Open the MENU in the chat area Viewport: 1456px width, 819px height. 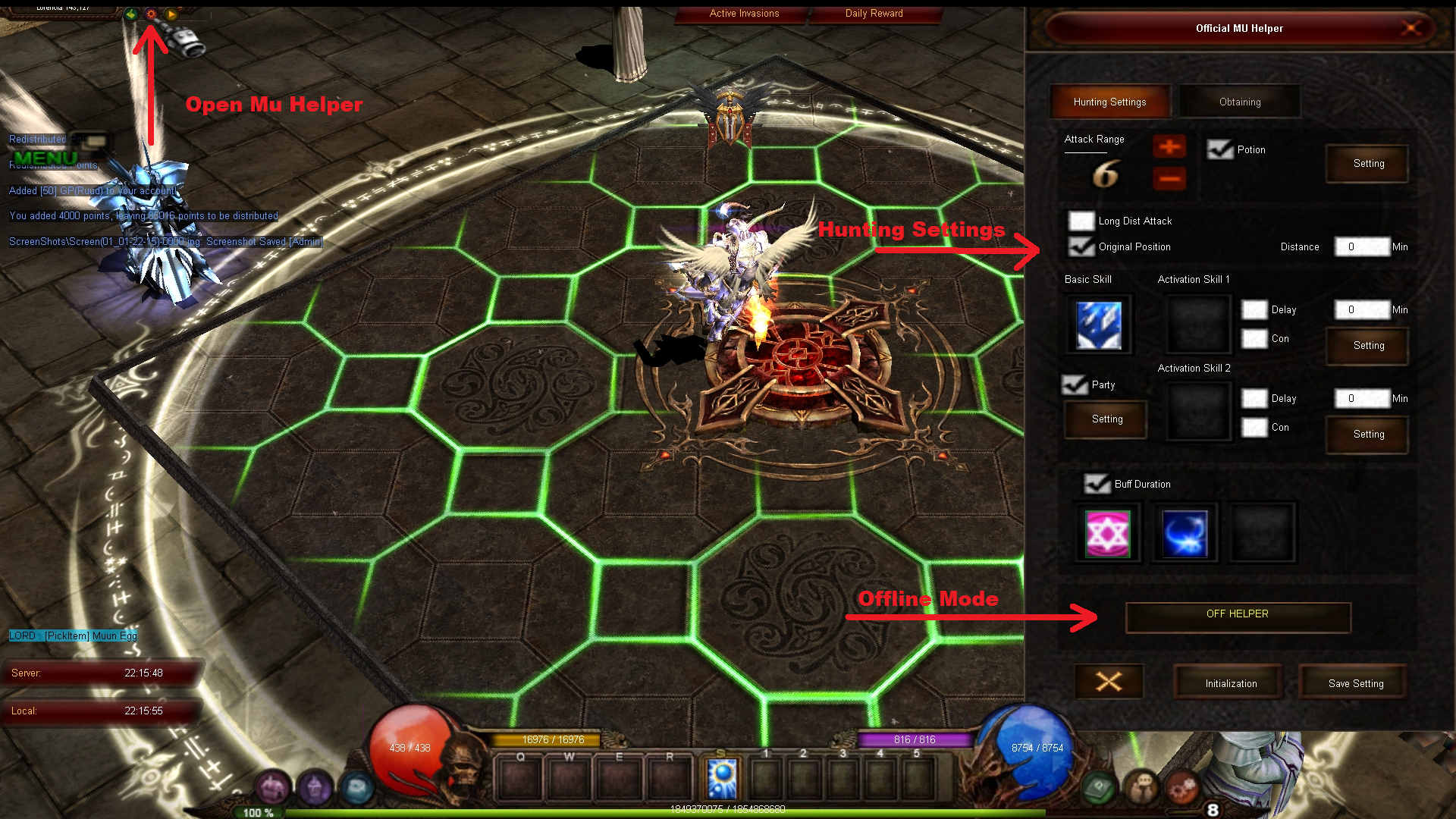click(44, 158)
